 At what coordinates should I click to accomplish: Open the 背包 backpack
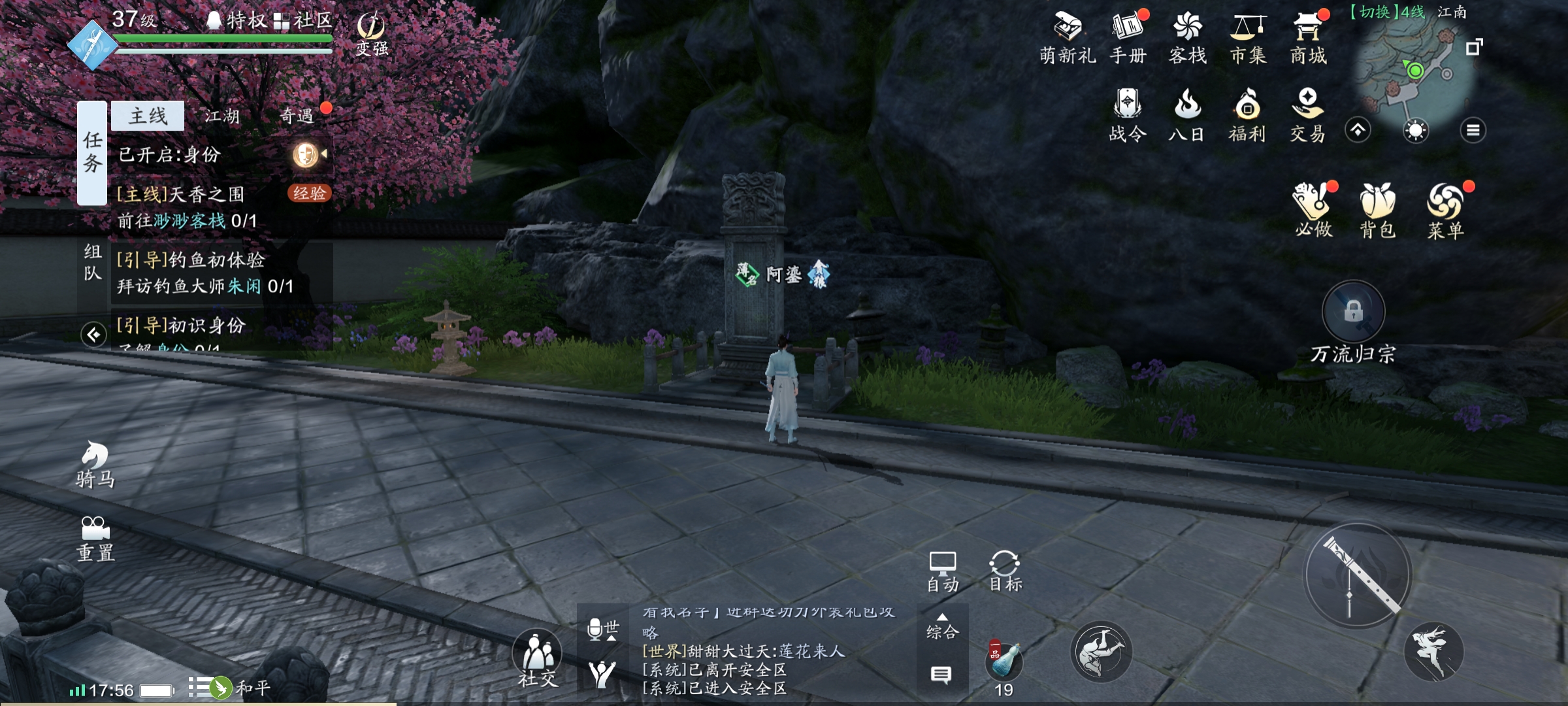1378,210
